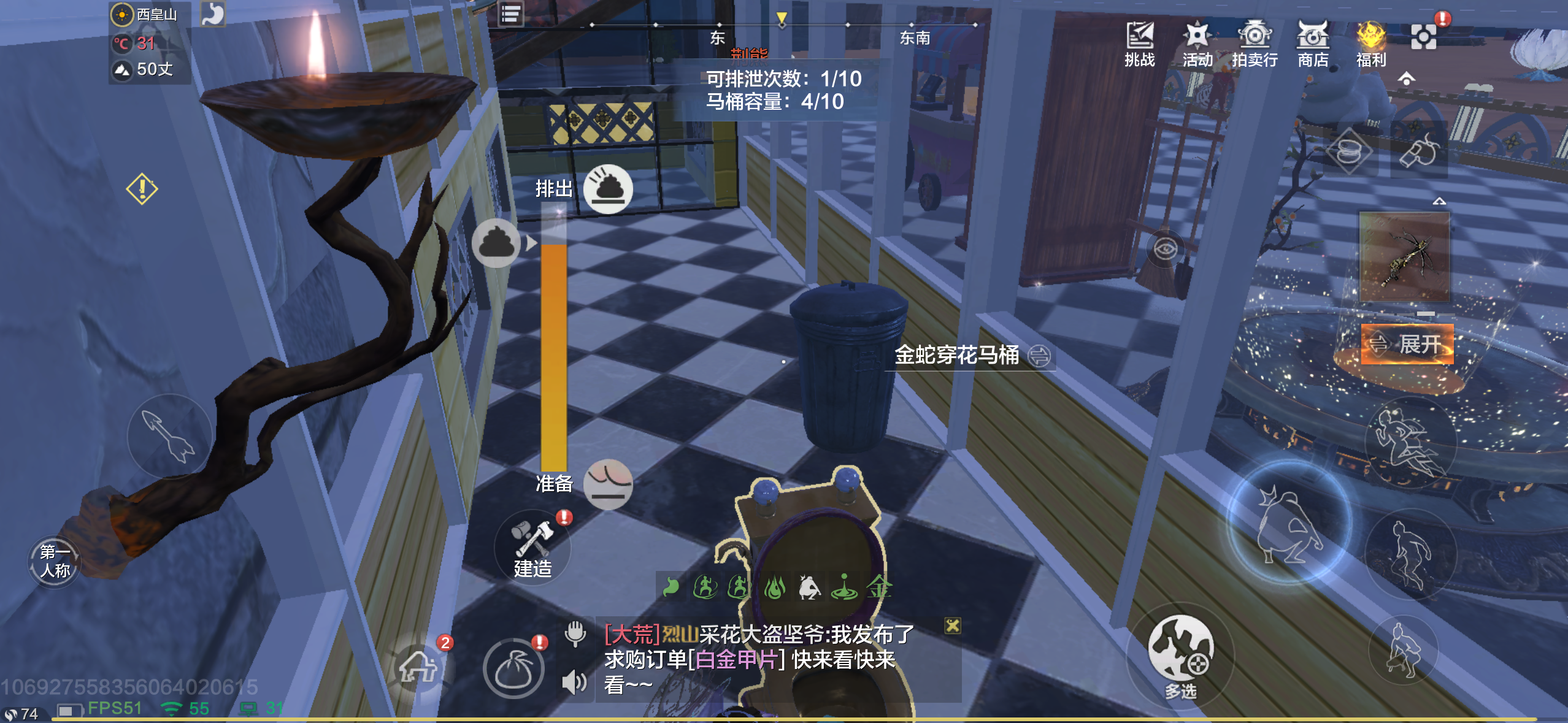Mute game audio with the speaker icon

(x=575, y=682)
